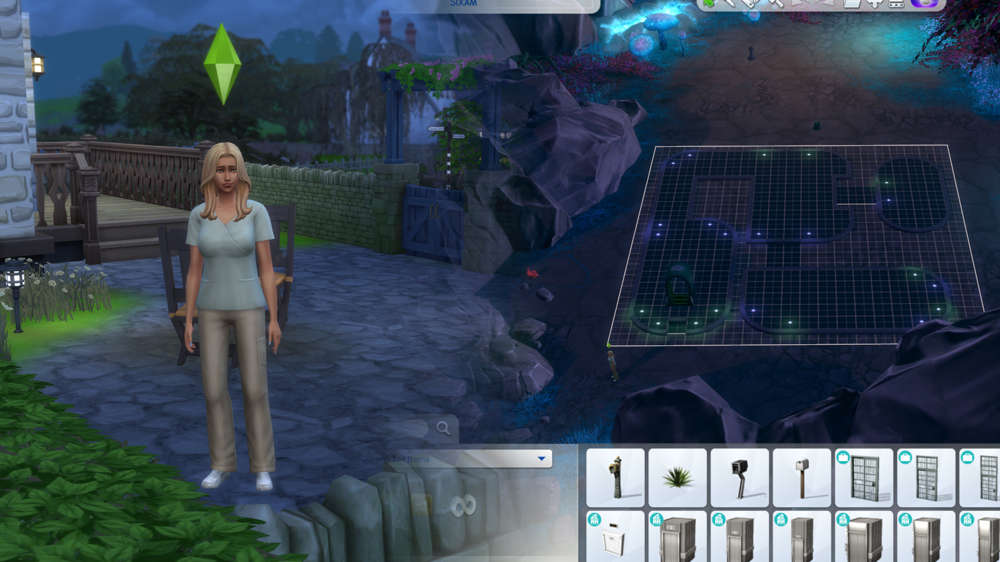Open the catalog filter dropdown
Viewport: 1000px width, 562px height.
coord(542,459)
